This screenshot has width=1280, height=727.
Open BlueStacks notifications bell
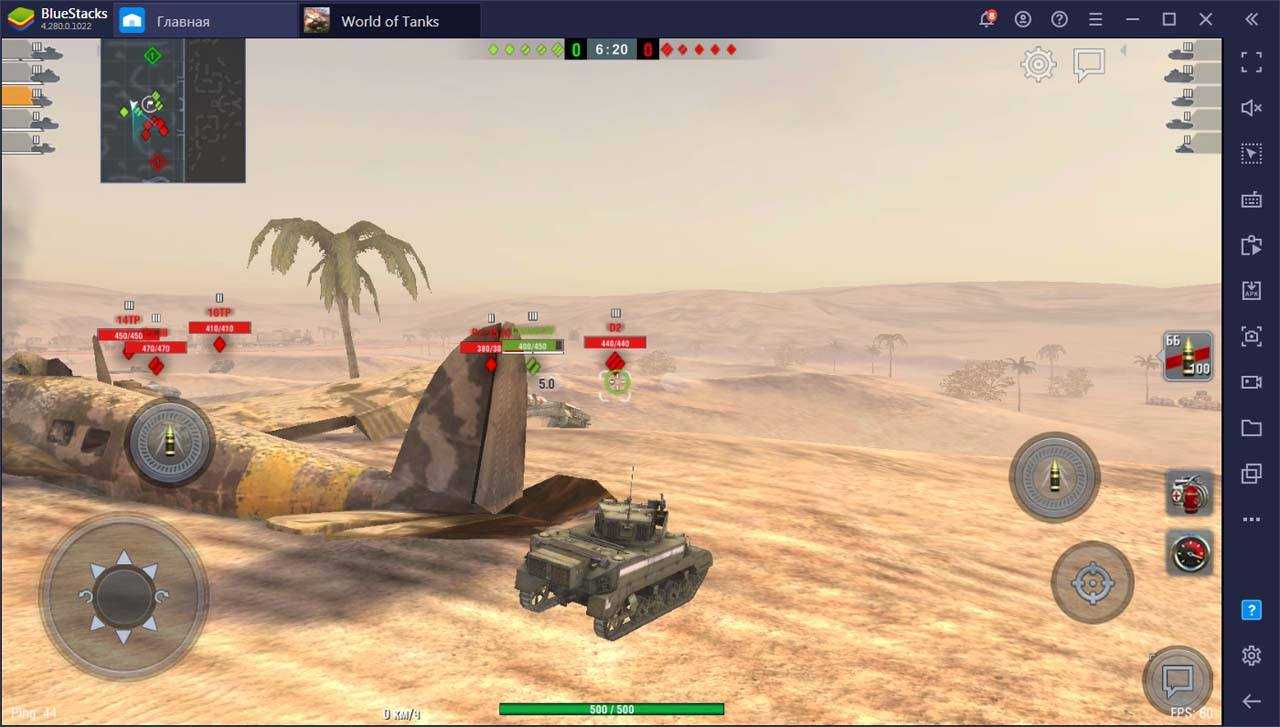pyautogui.click(x=986, y=20)
